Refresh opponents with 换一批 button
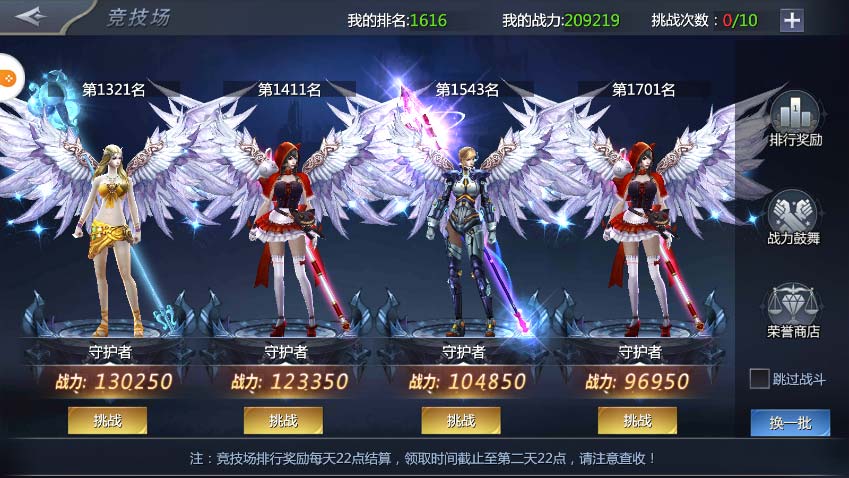This screenshot has width=849, height=478. (790, 422)
